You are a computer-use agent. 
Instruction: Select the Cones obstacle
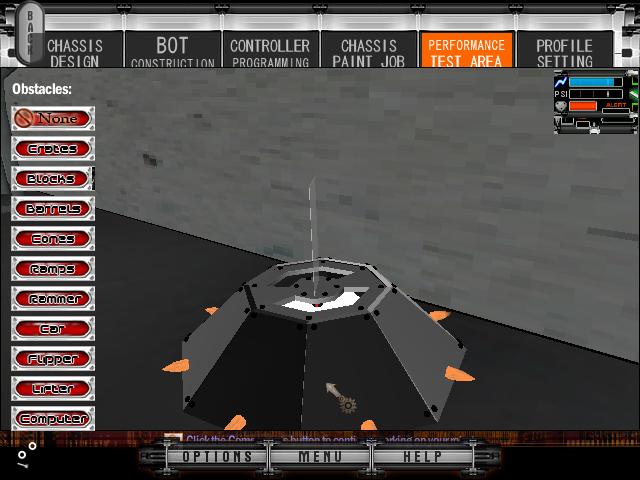(x=54, y=239)
